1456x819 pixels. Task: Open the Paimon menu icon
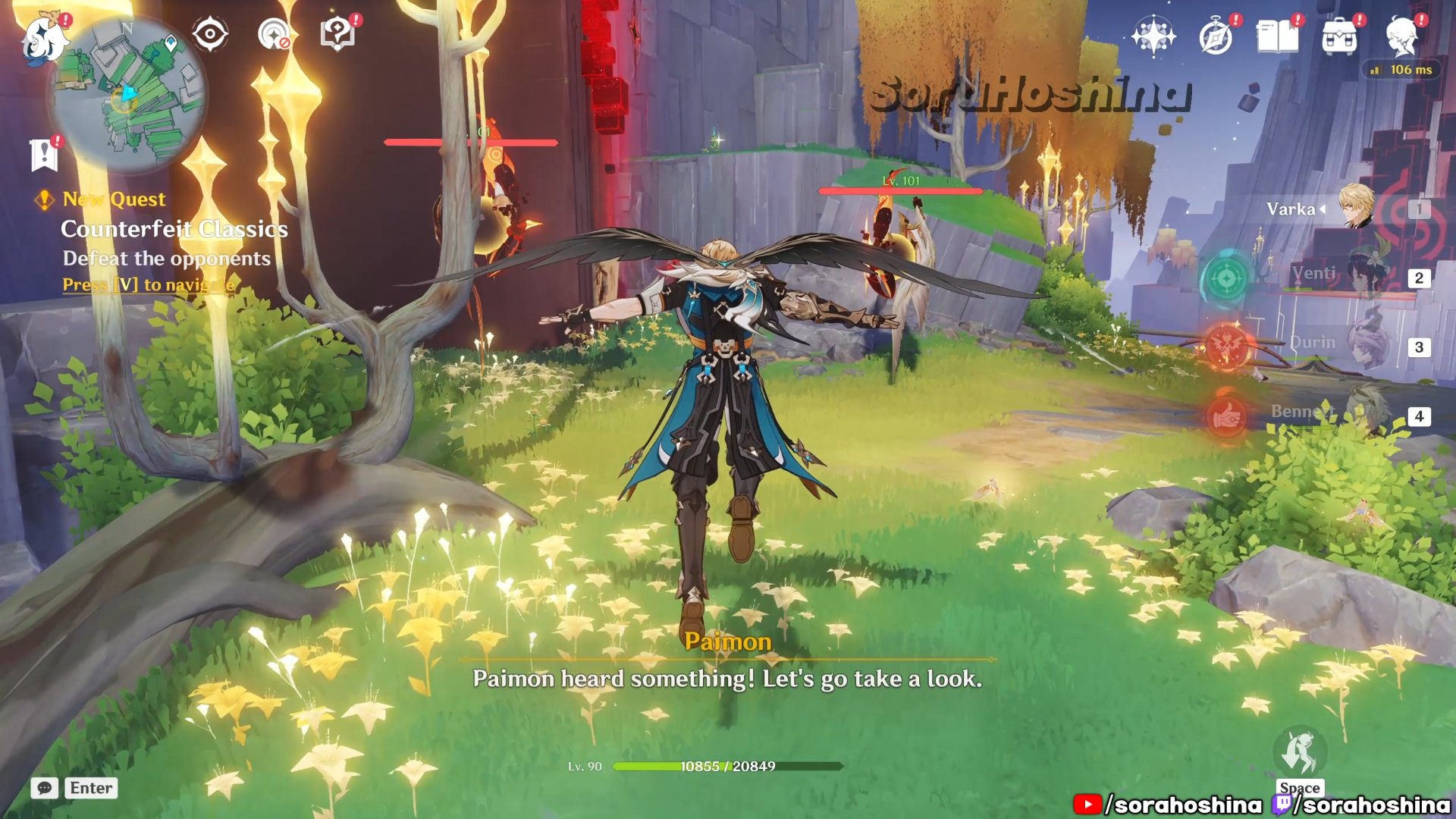44,39
